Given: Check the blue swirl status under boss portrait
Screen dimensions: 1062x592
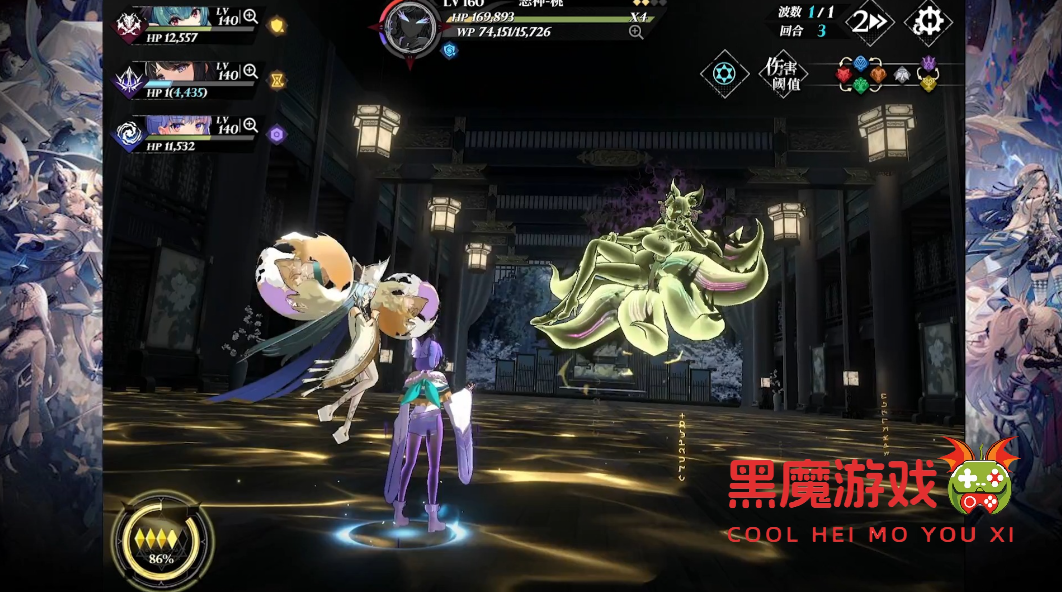Looking at the screenshot, I should (x=449, y=49).
